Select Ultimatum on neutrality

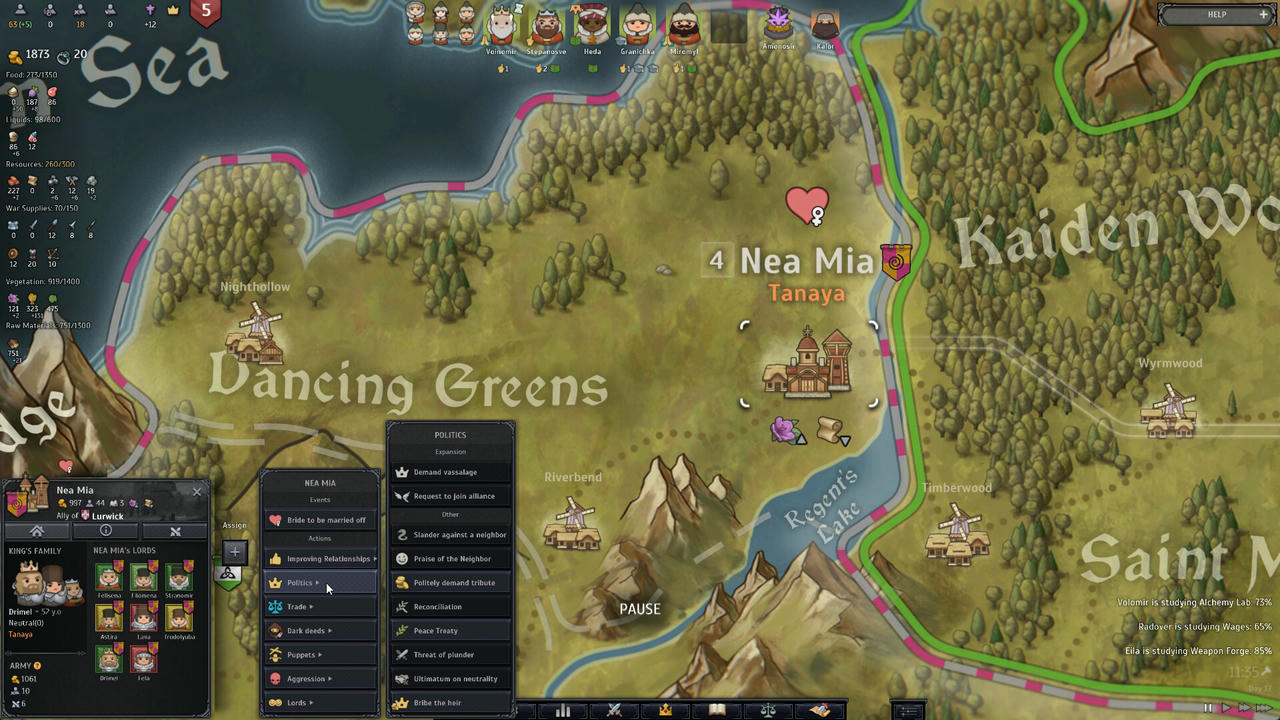(451, 679)
